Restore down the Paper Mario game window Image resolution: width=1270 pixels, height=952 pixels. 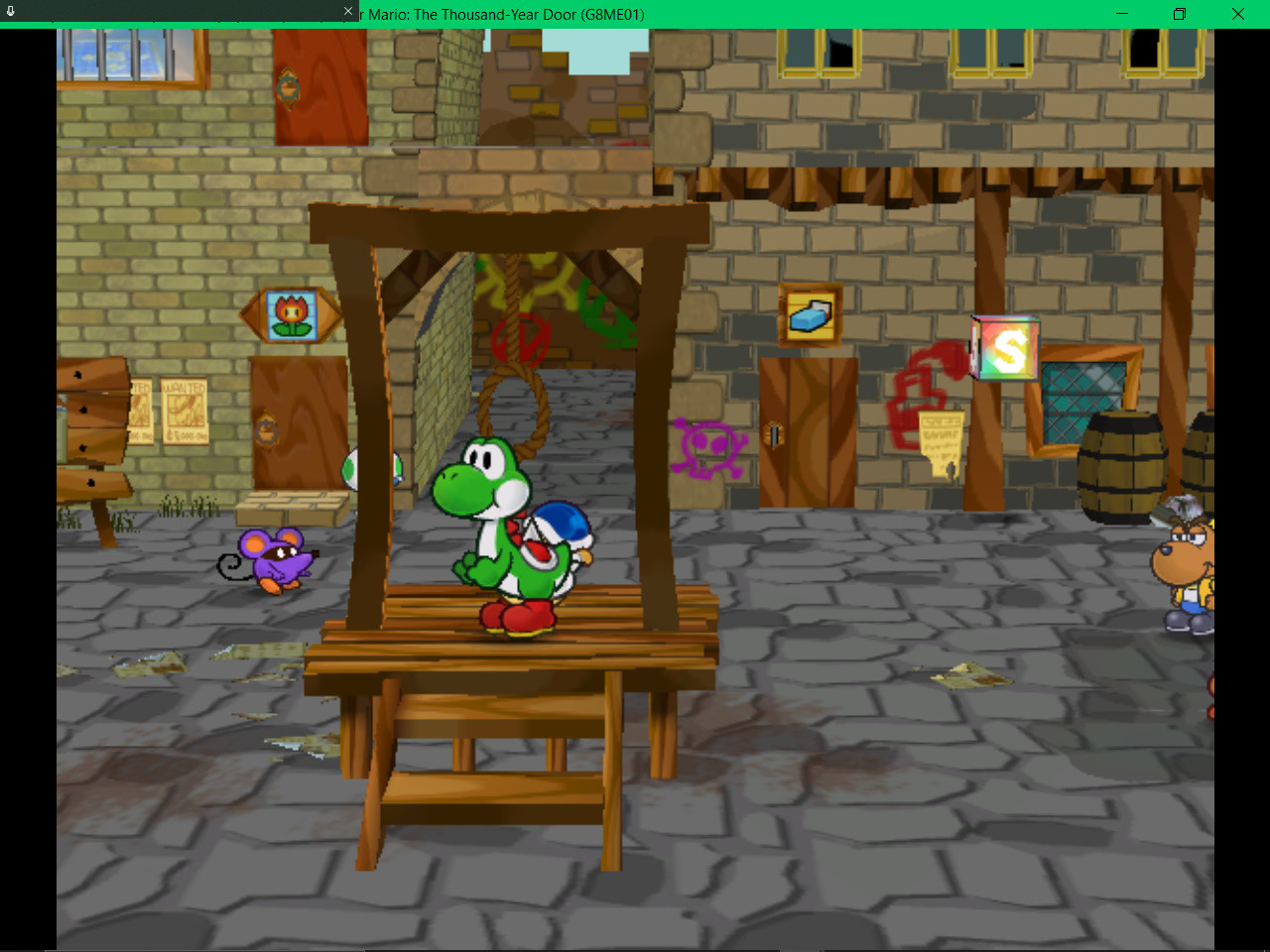pyautogui.click(x=1179, y=15)
